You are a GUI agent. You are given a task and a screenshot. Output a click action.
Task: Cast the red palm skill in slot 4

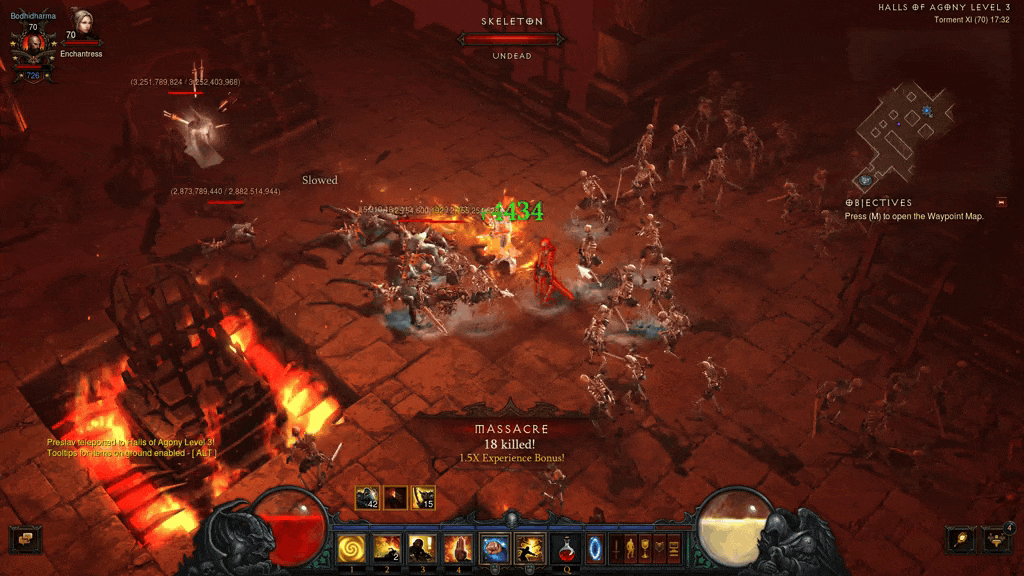[456, 548]
